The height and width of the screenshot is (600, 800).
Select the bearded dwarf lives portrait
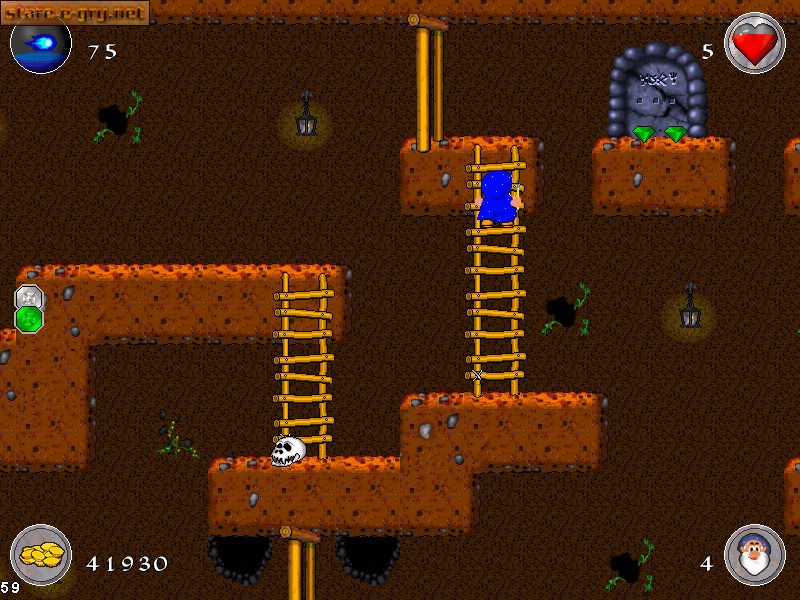click(754, 555)
